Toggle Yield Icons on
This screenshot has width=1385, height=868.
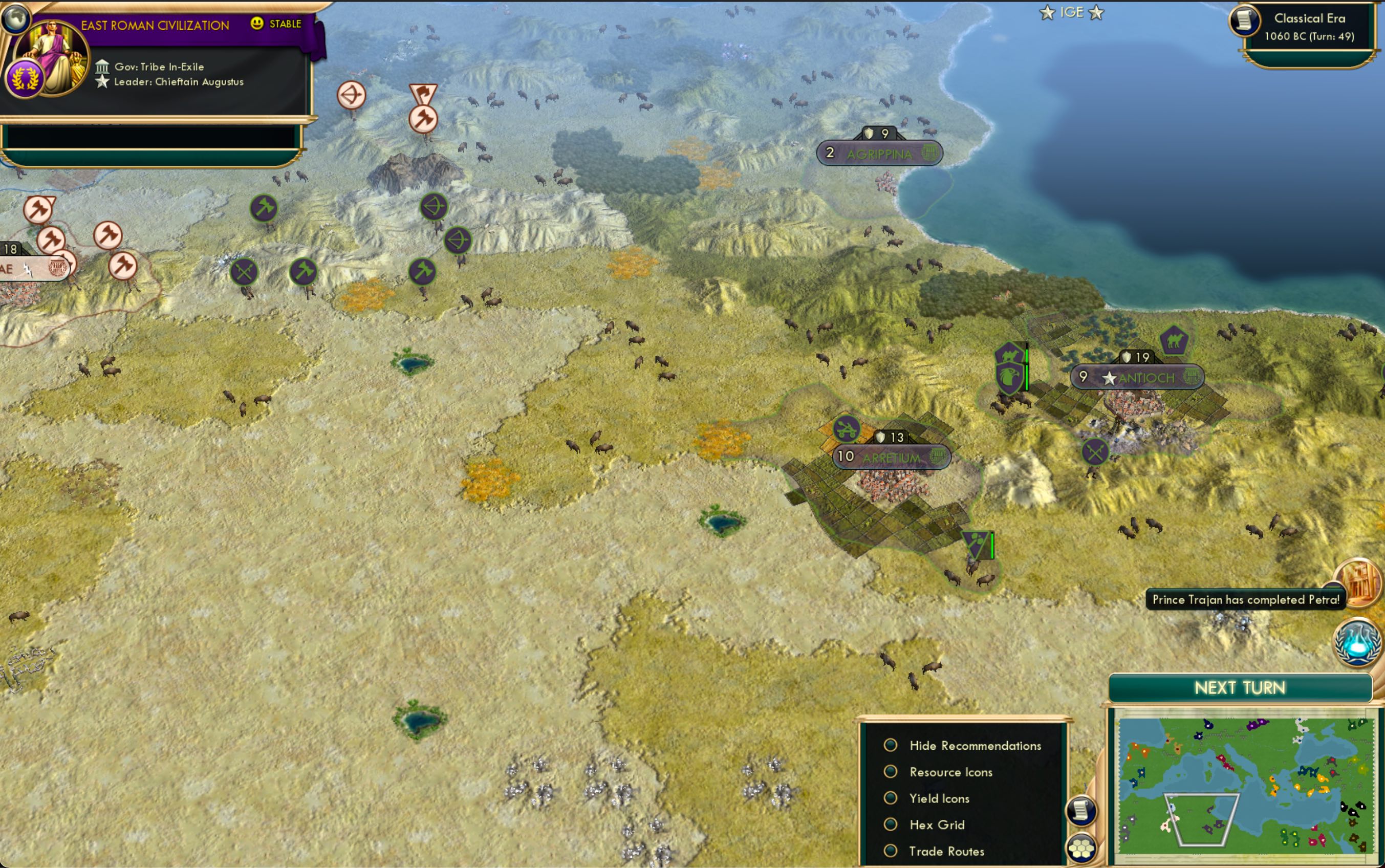[x=891, y=798]
